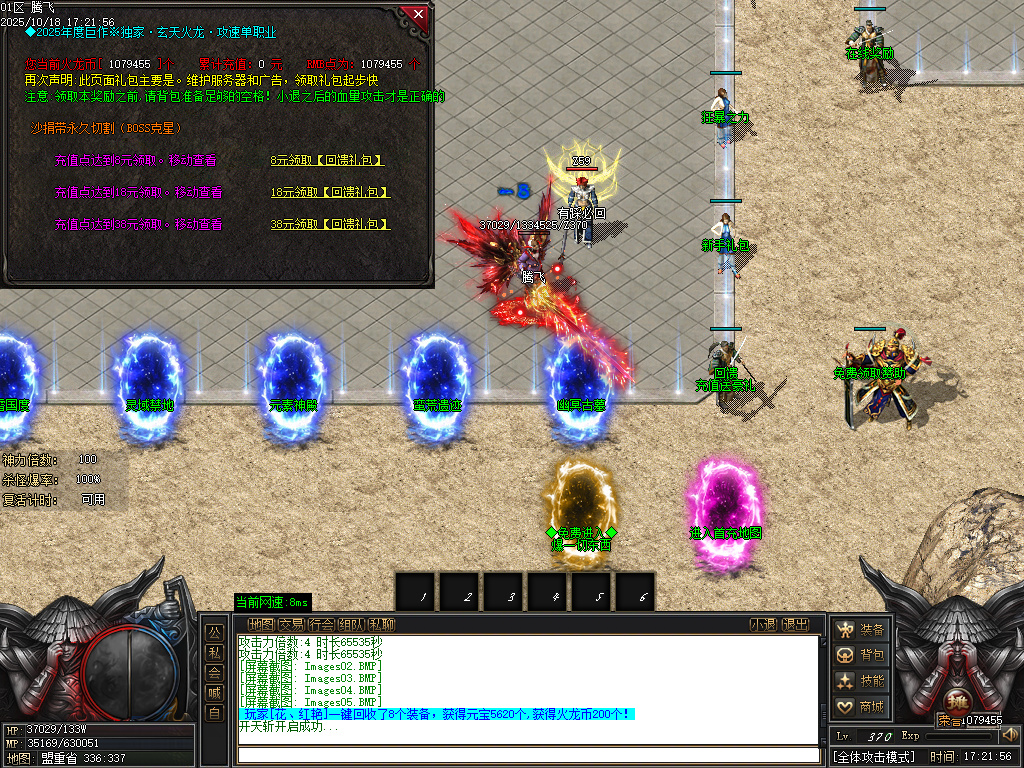
Task: Open the 地图 map button
Action: (x=260, y=625)
